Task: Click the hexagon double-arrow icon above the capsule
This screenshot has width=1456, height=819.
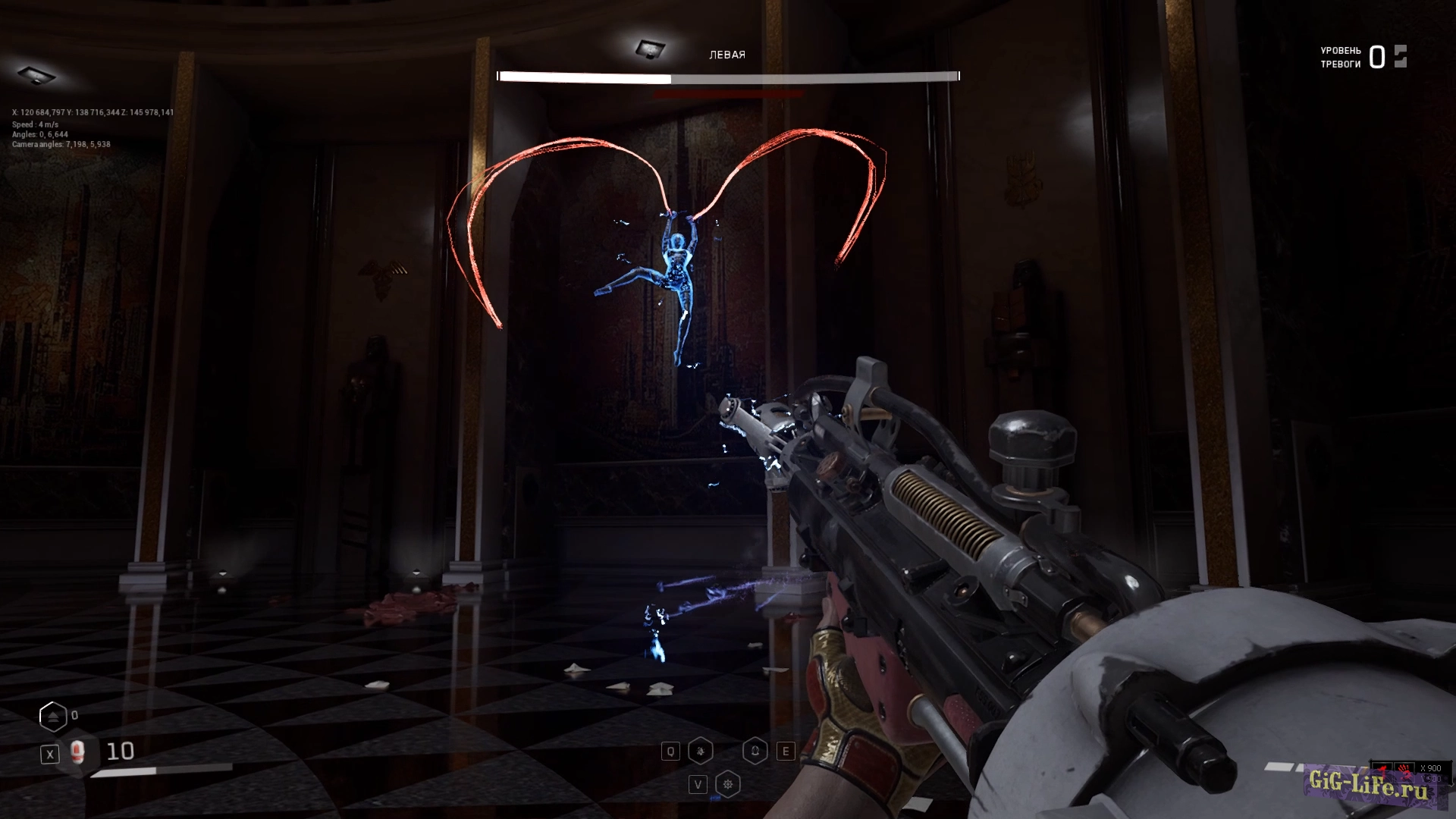Action: (53, 717)
